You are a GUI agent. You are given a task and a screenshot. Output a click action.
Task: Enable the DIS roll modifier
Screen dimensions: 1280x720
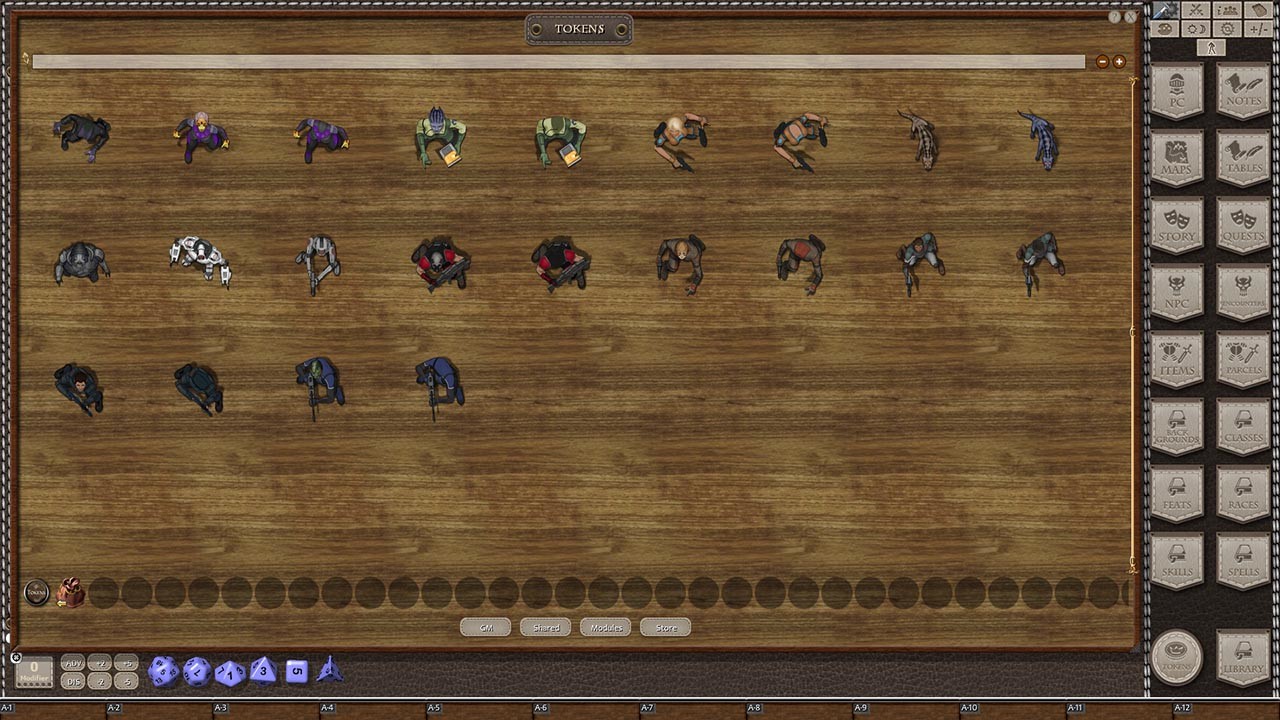pyautogui.click(x=72, y=681)
